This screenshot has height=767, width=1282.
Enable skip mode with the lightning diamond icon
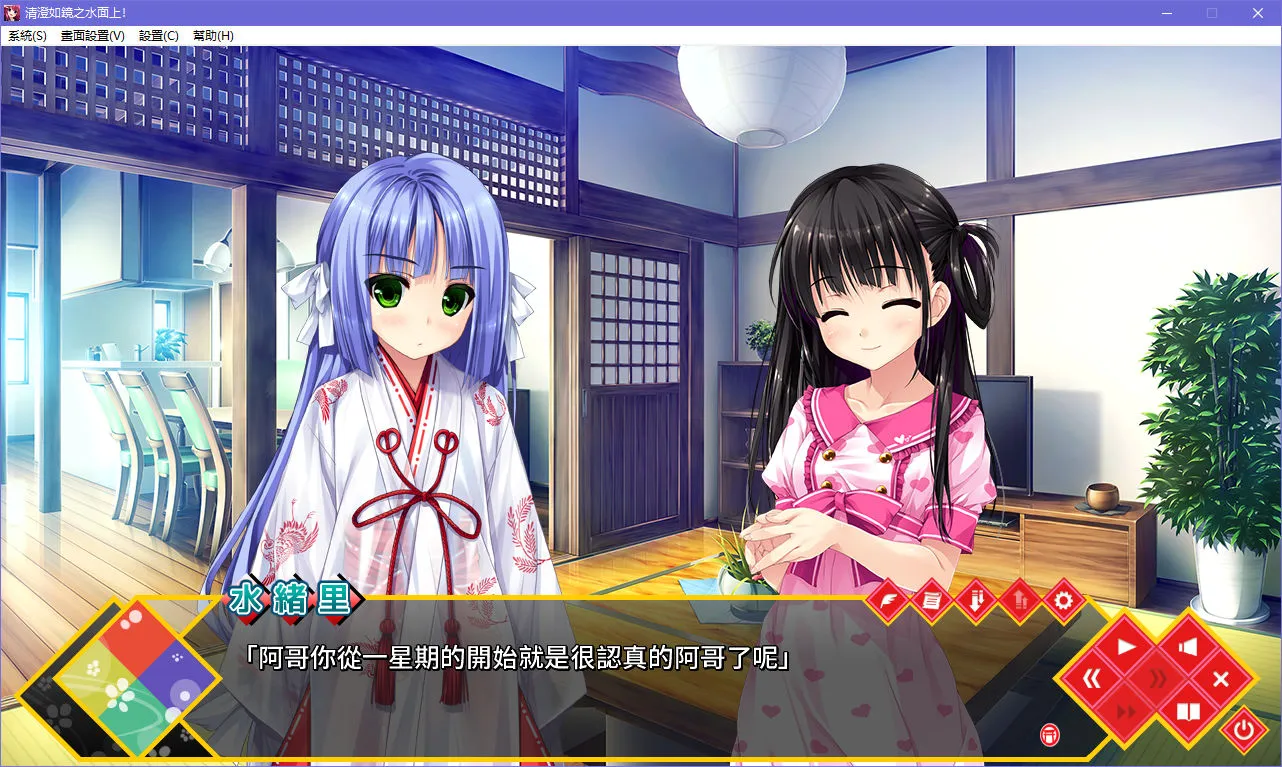pos(889,600)
